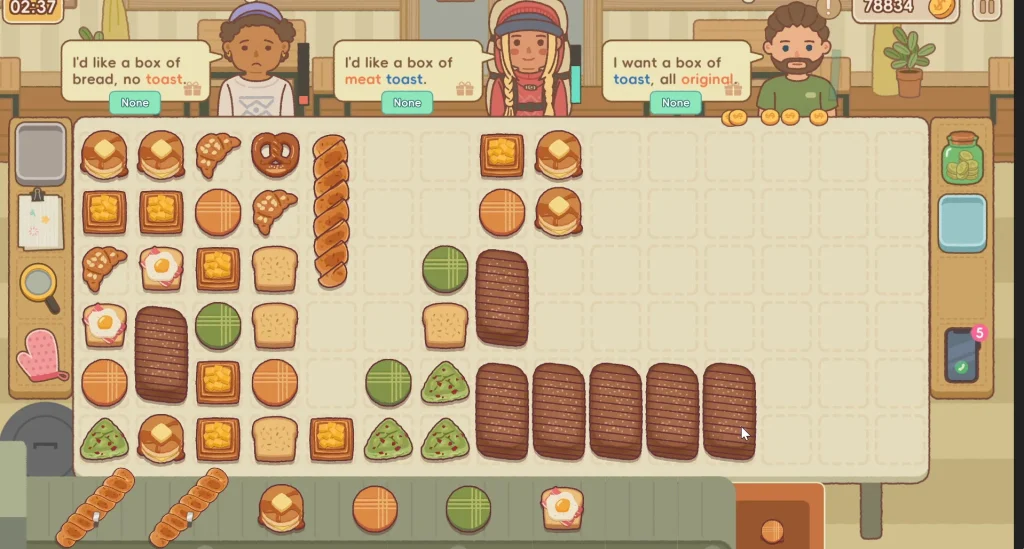
Task: Pause the game with the pause button
Action: tap(986, 8)
